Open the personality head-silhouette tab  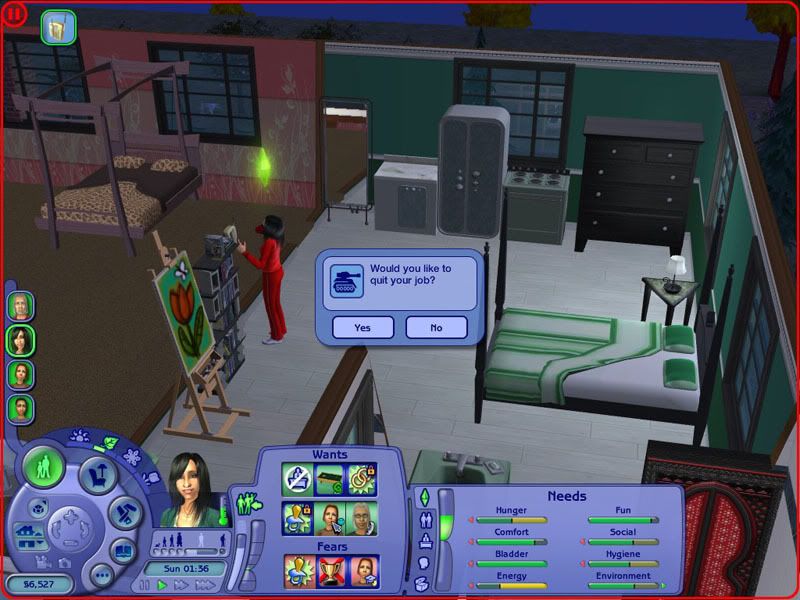pyautogui.click(x=424, y=564)
